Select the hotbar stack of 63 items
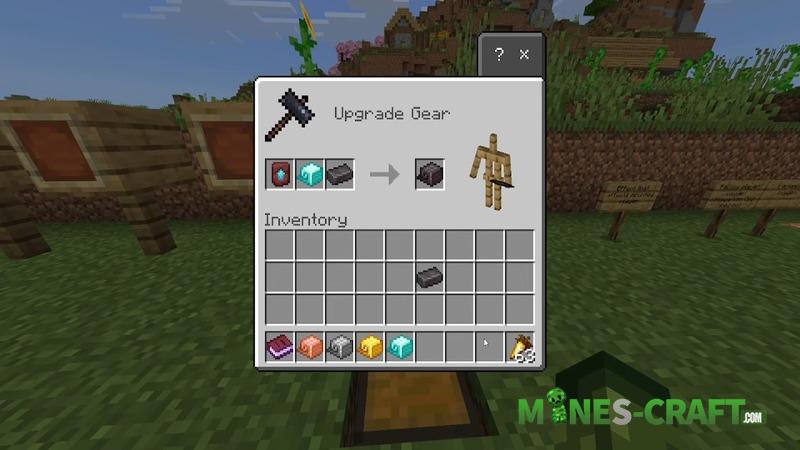 tap(520, 348)
